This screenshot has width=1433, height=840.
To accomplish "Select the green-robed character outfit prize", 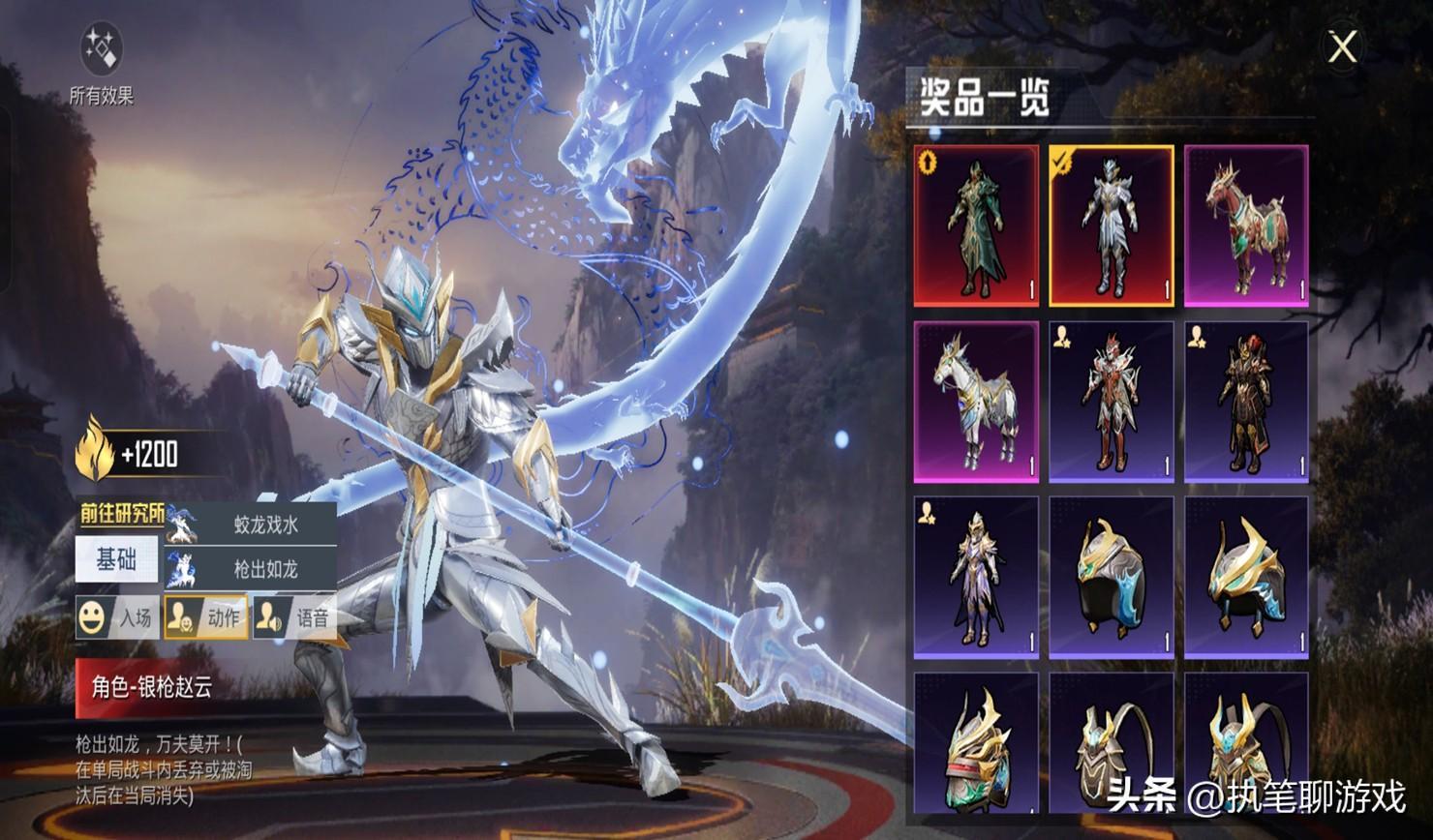I will tap(976, 226).
